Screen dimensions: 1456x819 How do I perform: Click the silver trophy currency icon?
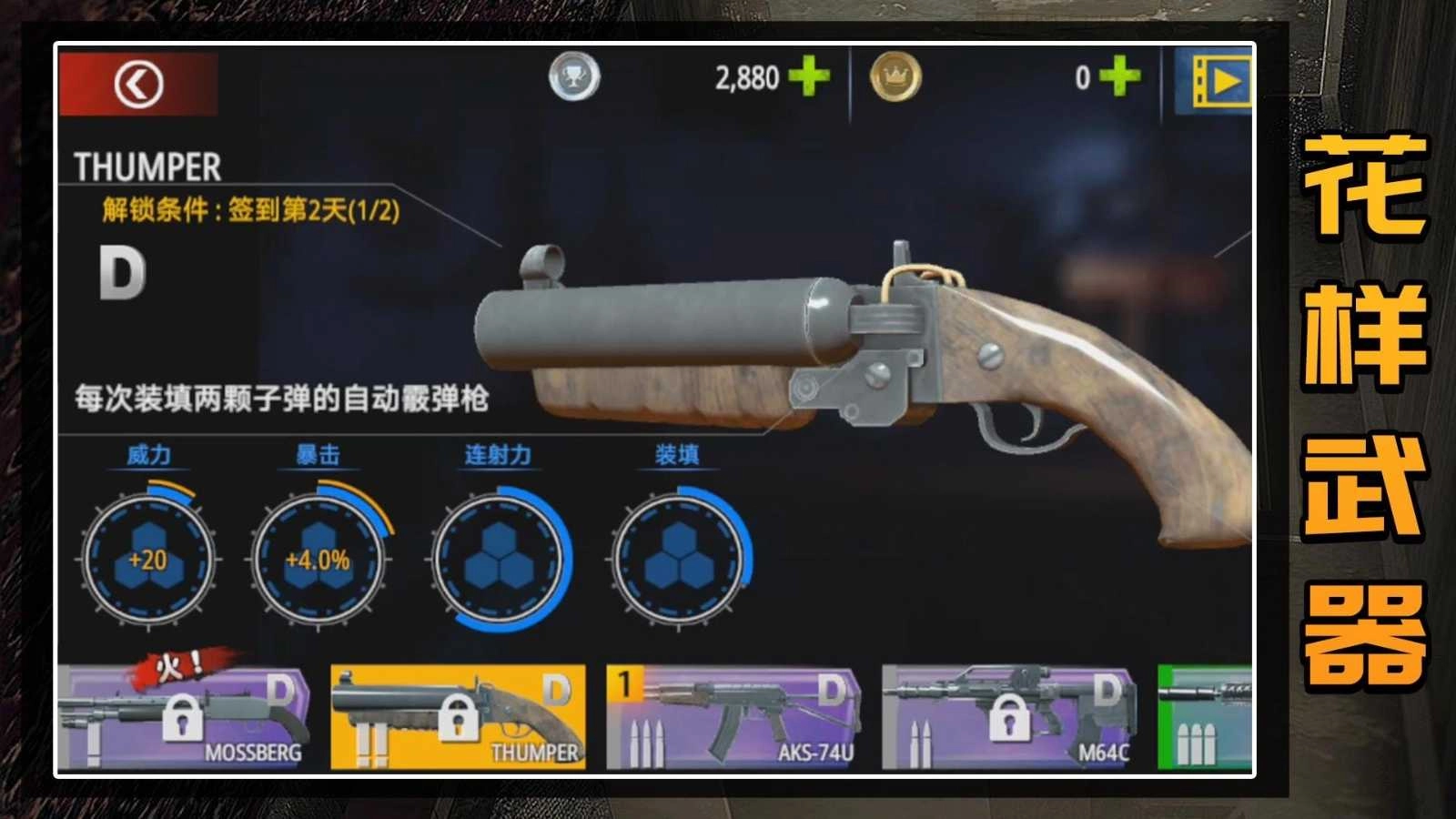pyautogui.click(x=574, y=77)
